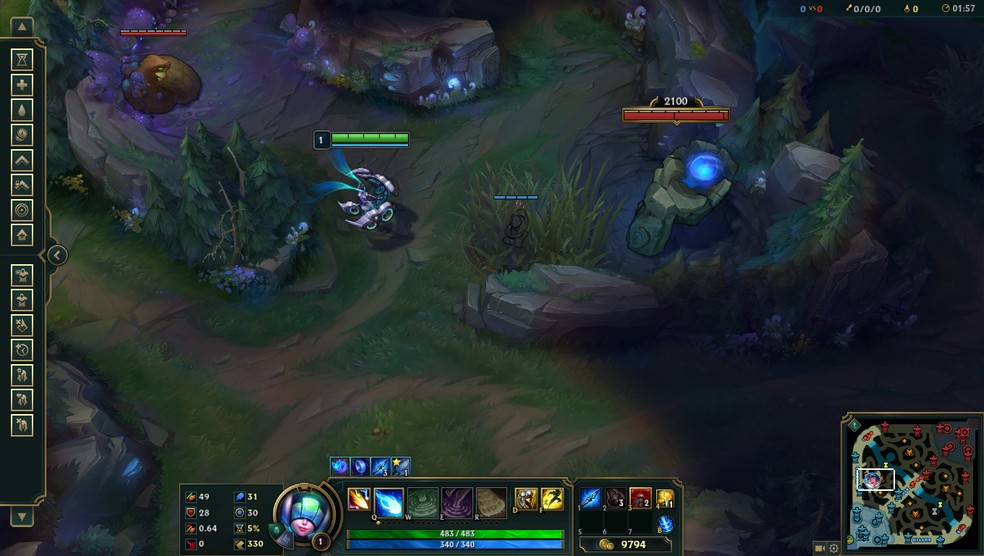Click the water-drop practice tool button

click(x=22, y=110)
